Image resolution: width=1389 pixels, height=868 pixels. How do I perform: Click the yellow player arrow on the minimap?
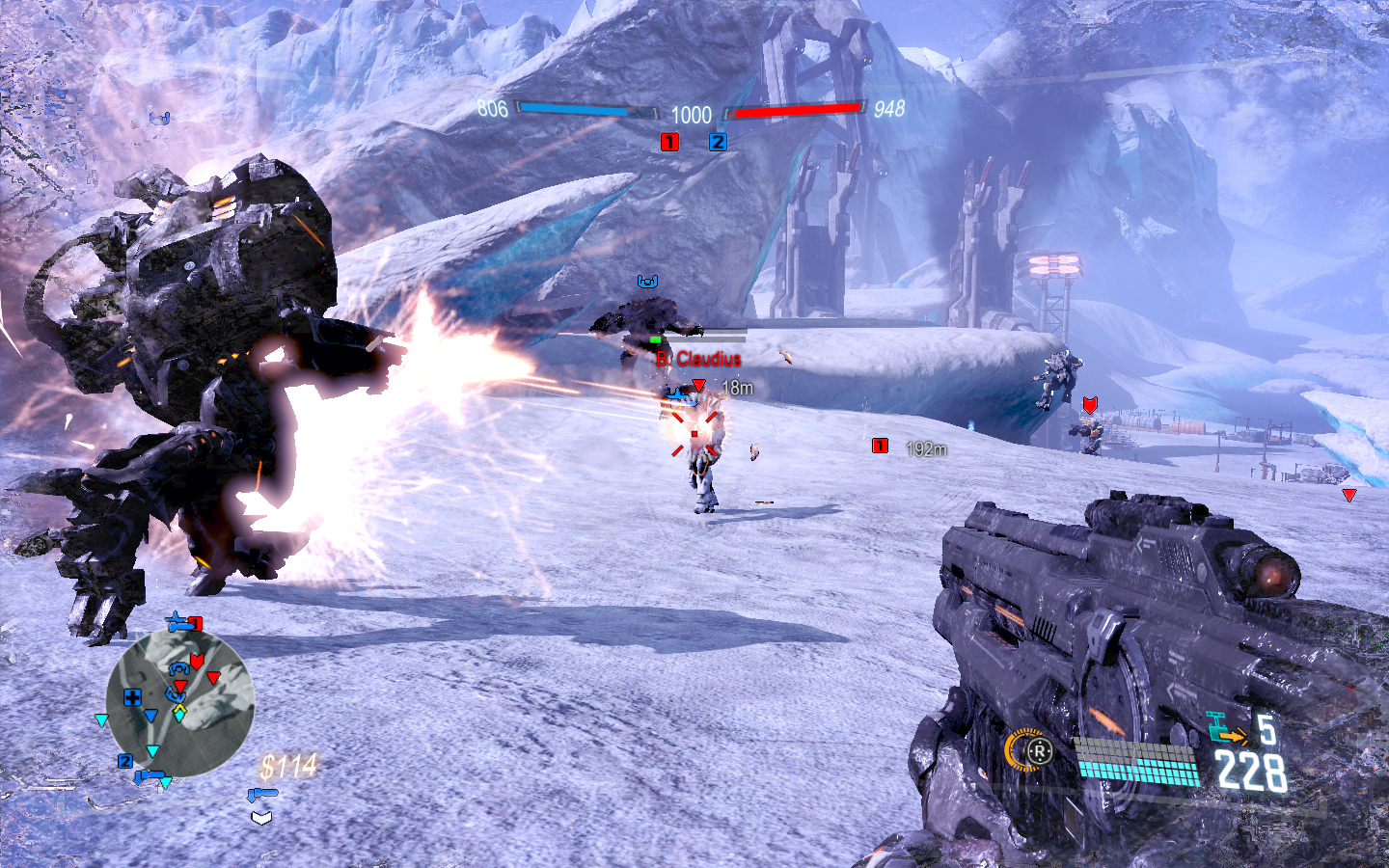tap(179, 713)
